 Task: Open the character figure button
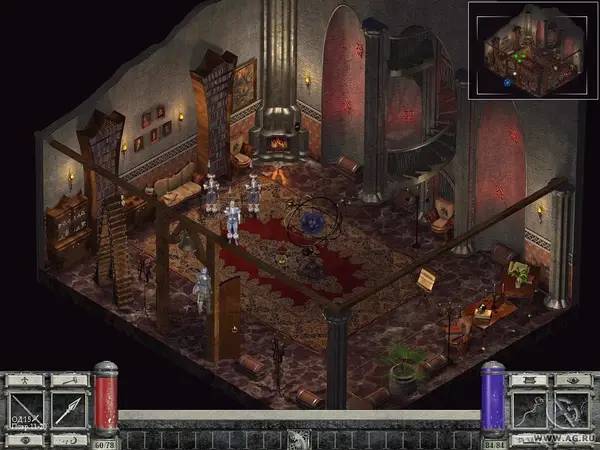[25, 380]
